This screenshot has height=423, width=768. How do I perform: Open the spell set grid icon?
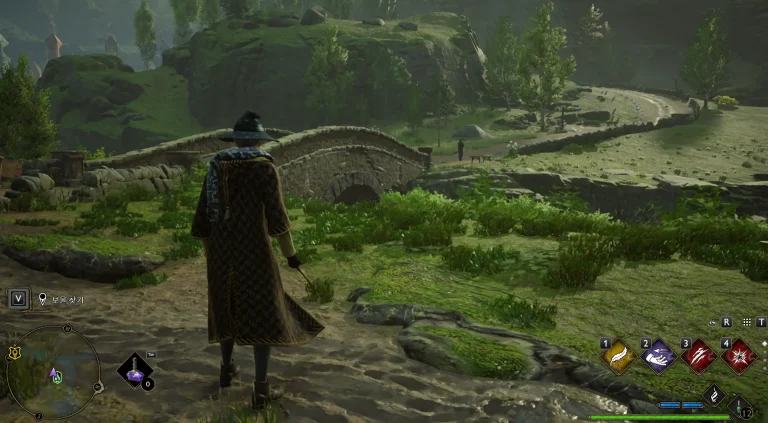tap(745, 322)
